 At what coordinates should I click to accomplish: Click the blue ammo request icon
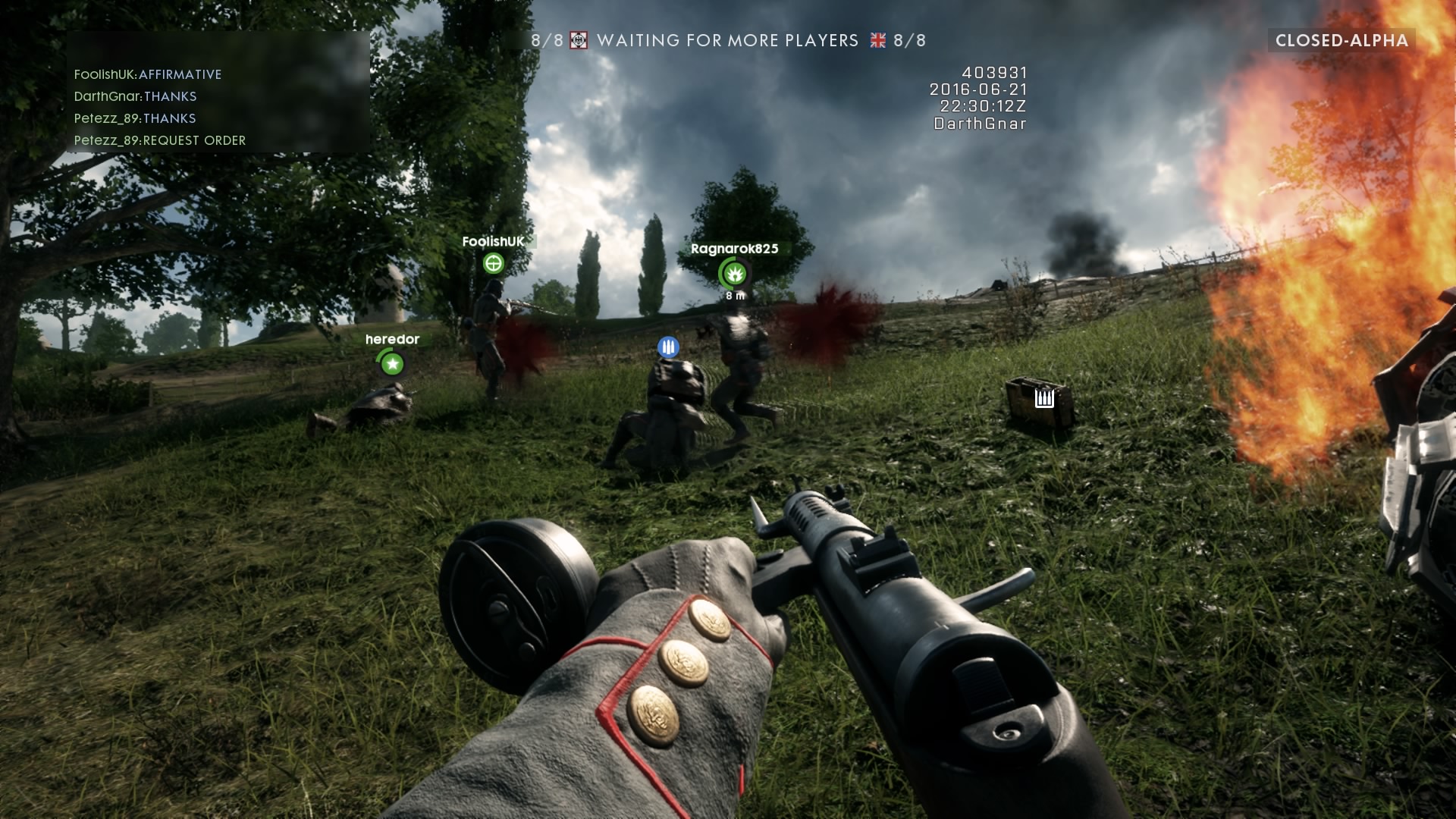[668, 348]
